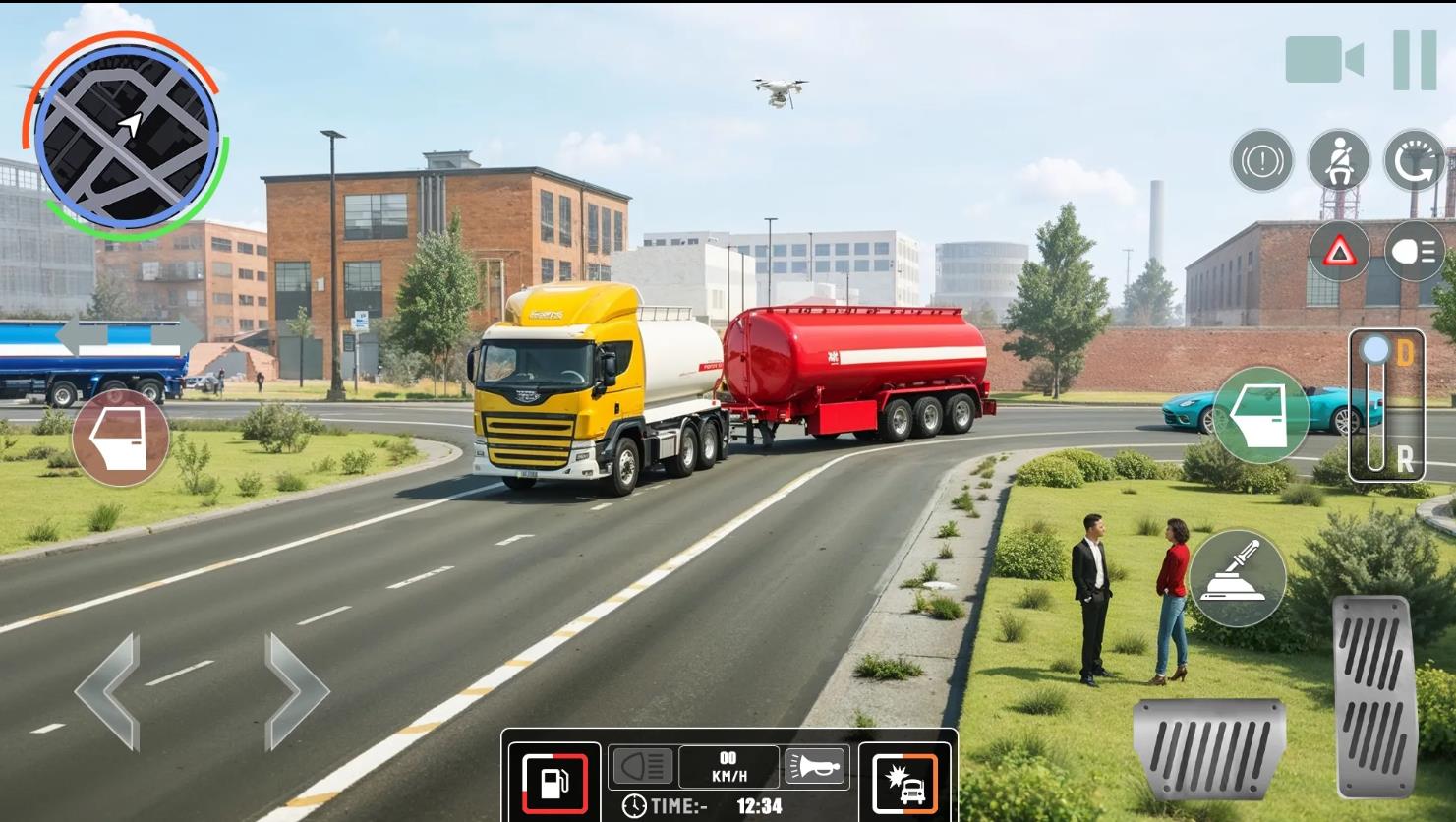Toggle the seatbelt icon
The width and height of the screenshot is (1456, 822).
pyautogui.click(x=1338, y=160)
